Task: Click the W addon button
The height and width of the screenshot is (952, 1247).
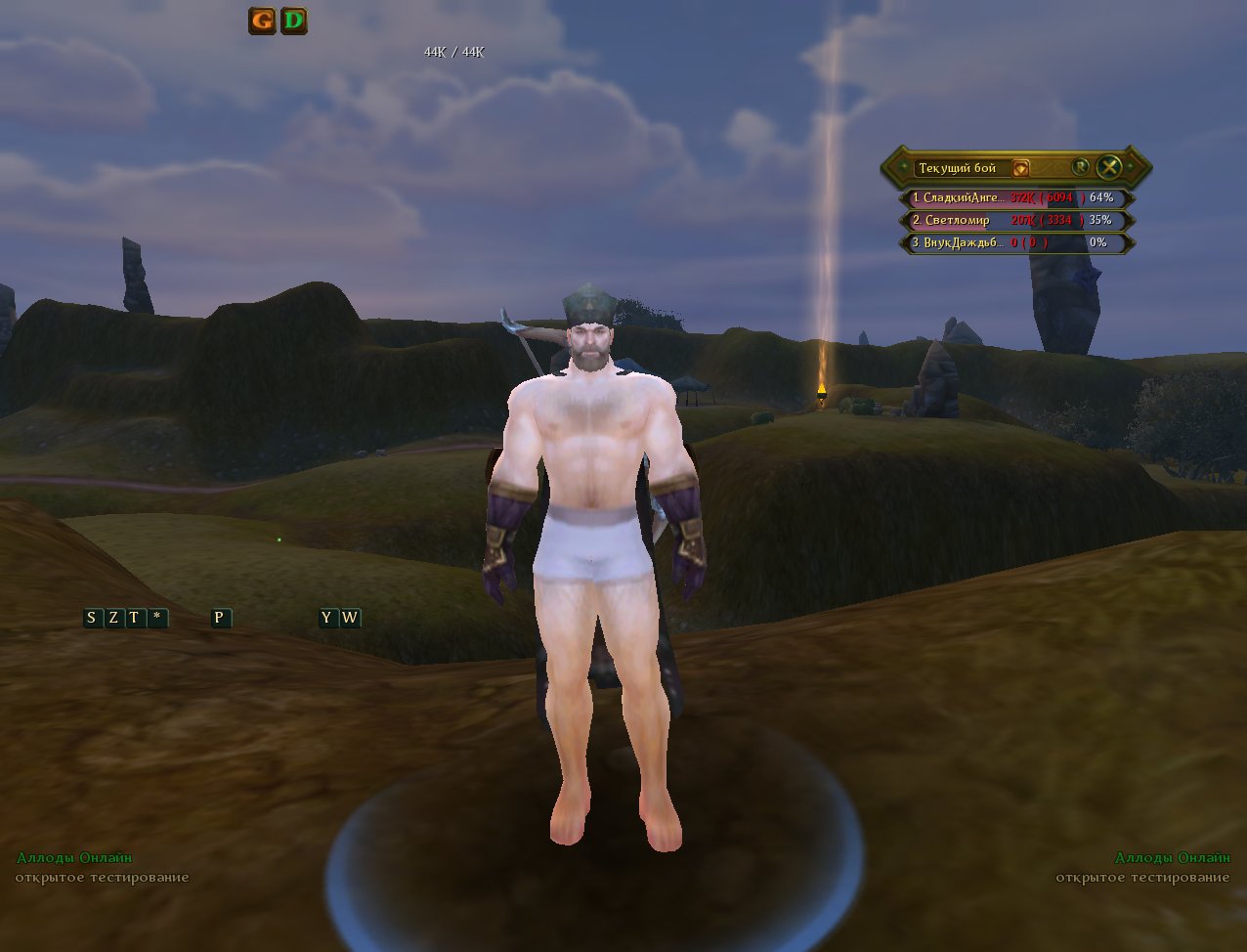Action: click(x=349, y=618)
